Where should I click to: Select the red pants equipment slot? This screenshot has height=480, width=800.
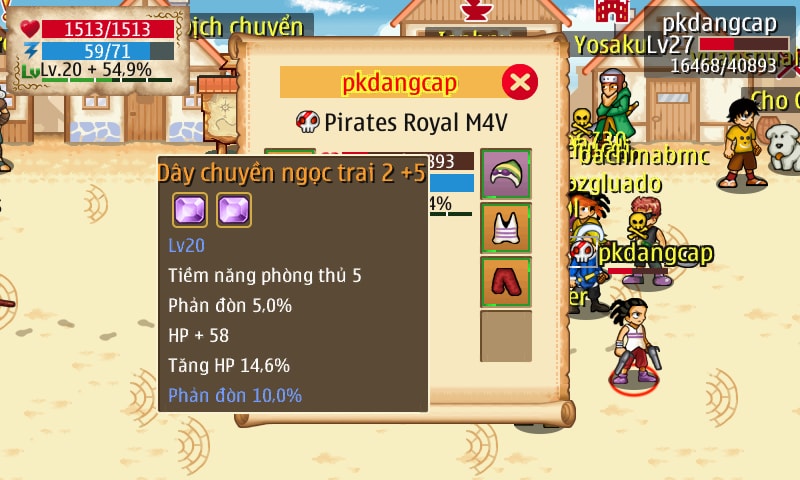coord(506,282)
